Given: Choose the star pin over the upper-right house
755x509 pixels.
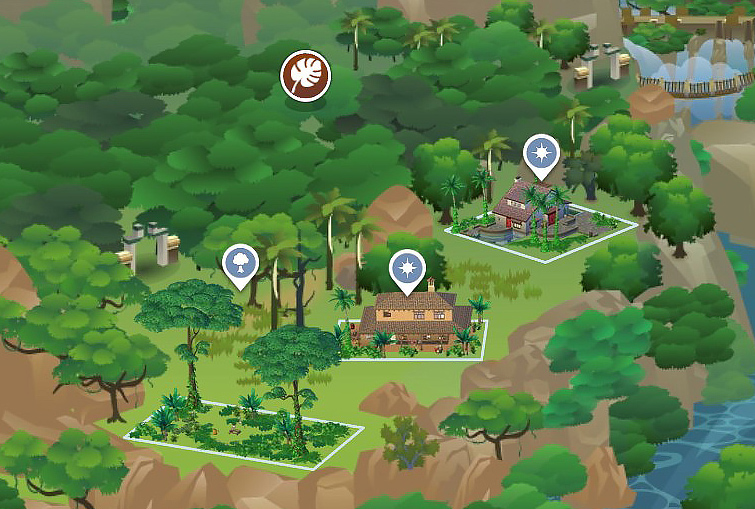Looking at the screenshot, I should pos(542,155).
